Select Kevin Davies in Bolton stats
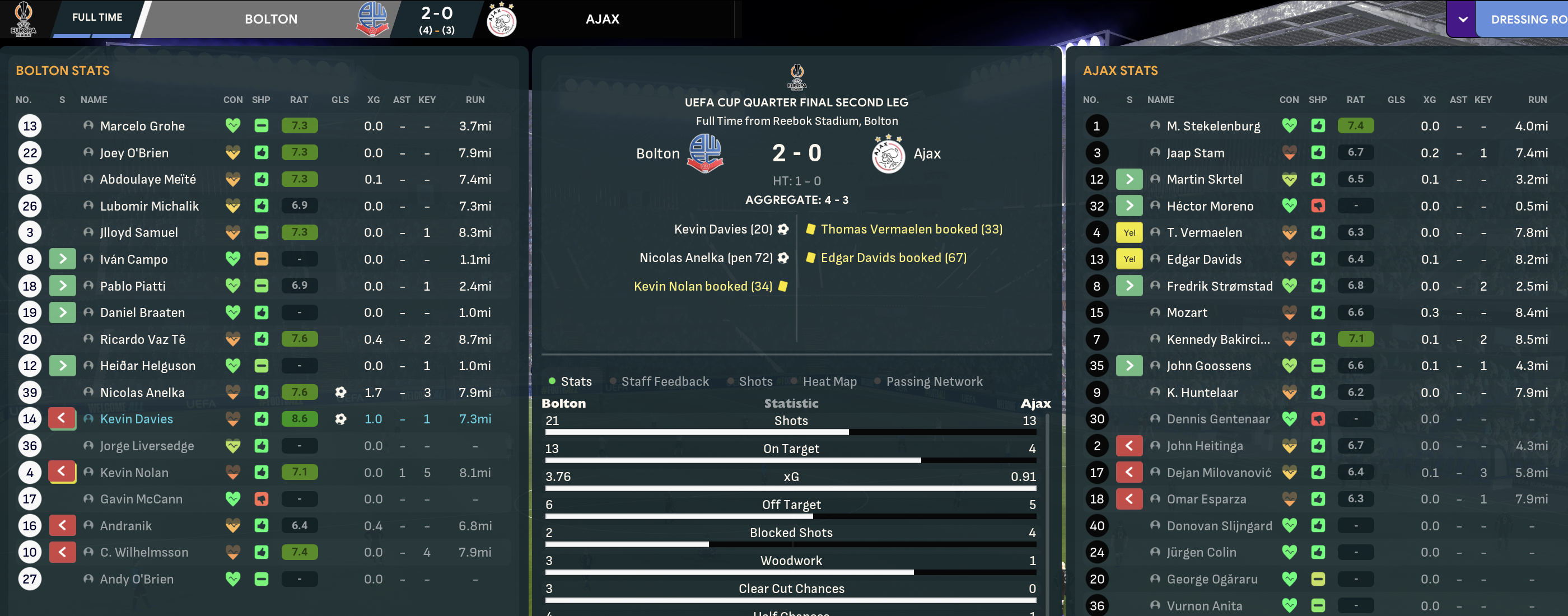 [136, 419]
